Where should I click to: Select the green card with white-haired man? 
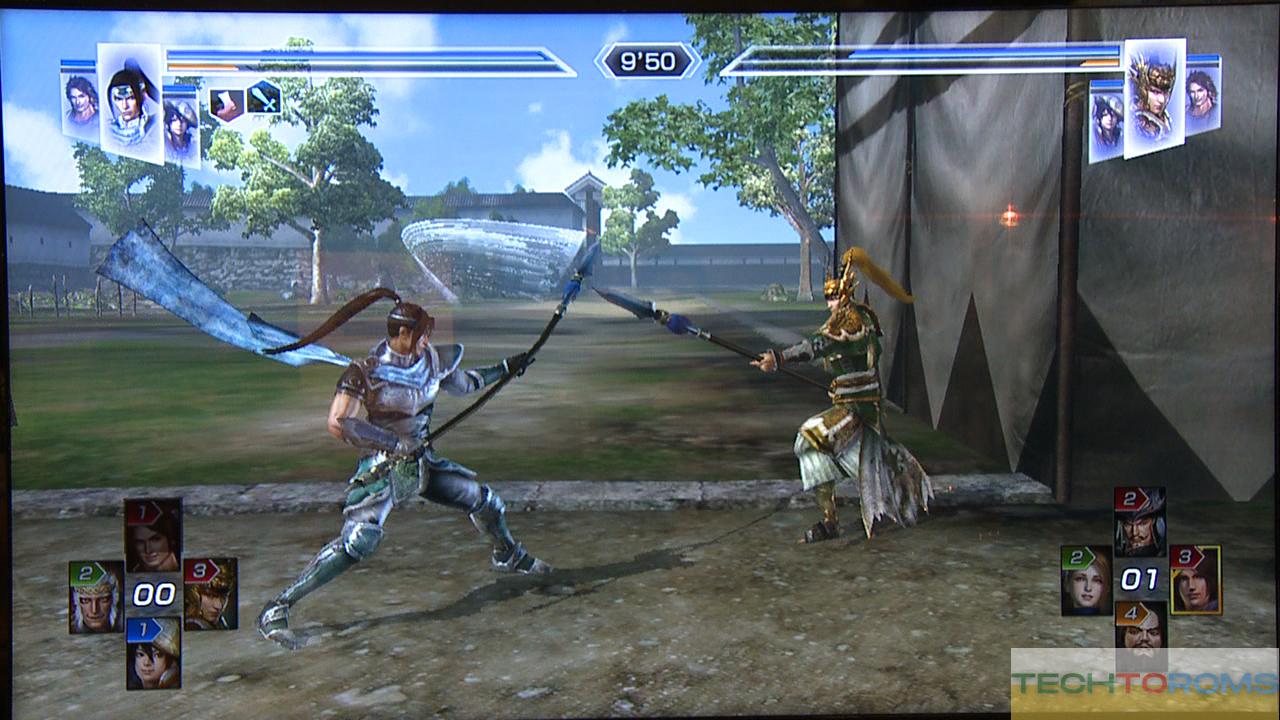point(96,596)
